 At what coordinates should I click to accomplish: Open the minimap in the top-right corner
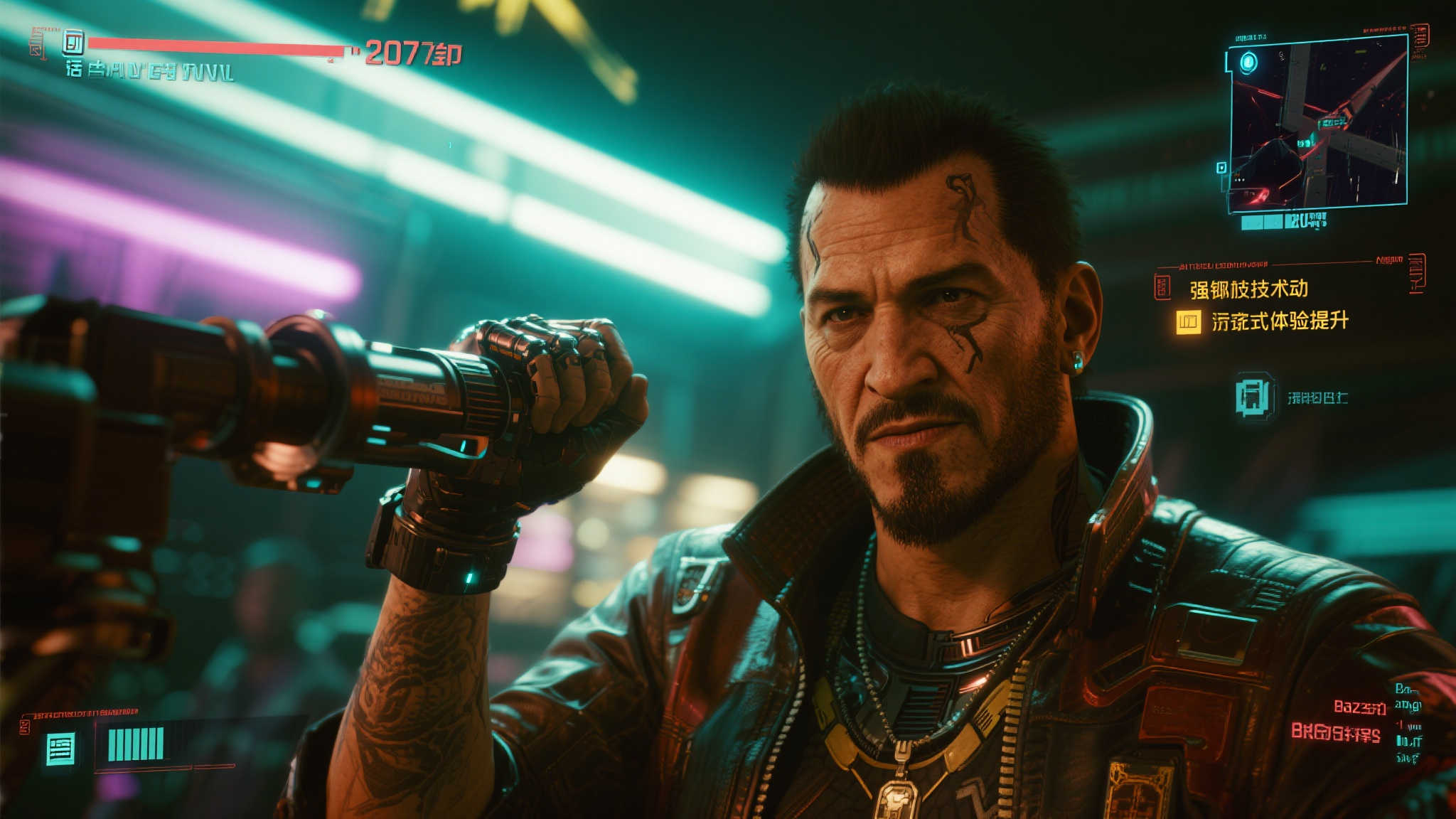click(x=1317, y=122)
